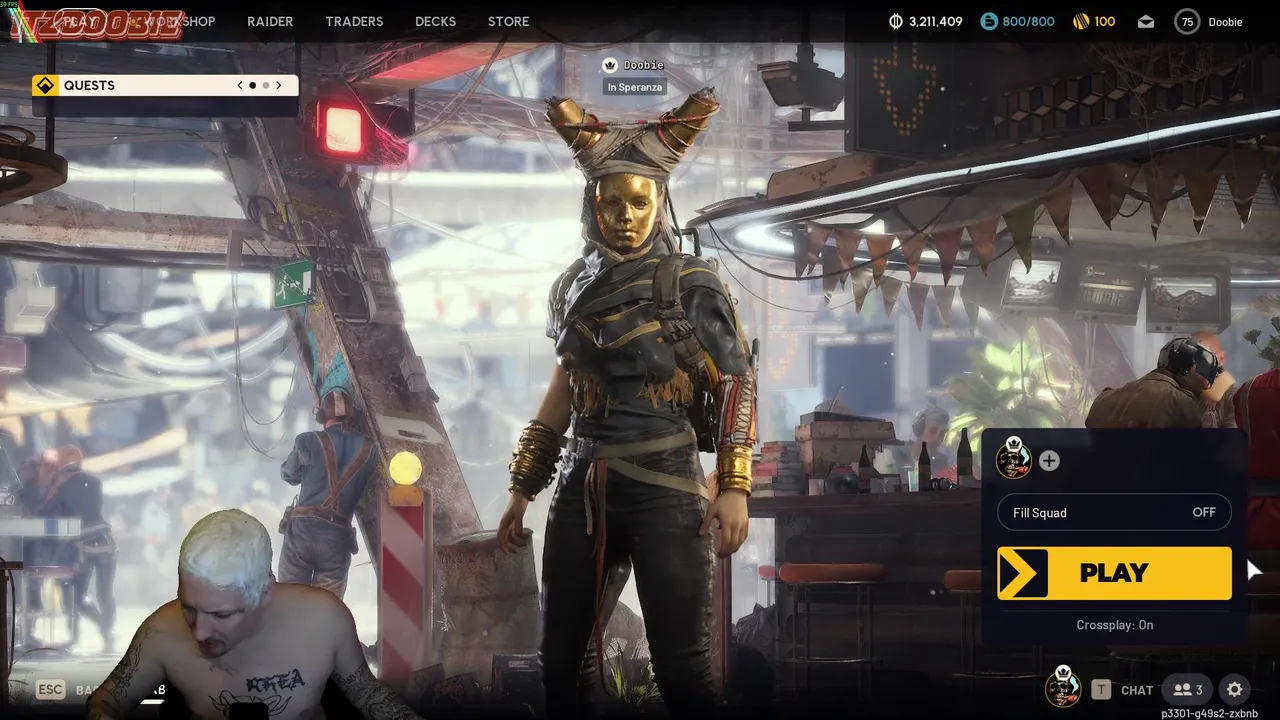Open the Raider tab
The width and height of the screenshot is (1280, 720).
coord(270,21)
